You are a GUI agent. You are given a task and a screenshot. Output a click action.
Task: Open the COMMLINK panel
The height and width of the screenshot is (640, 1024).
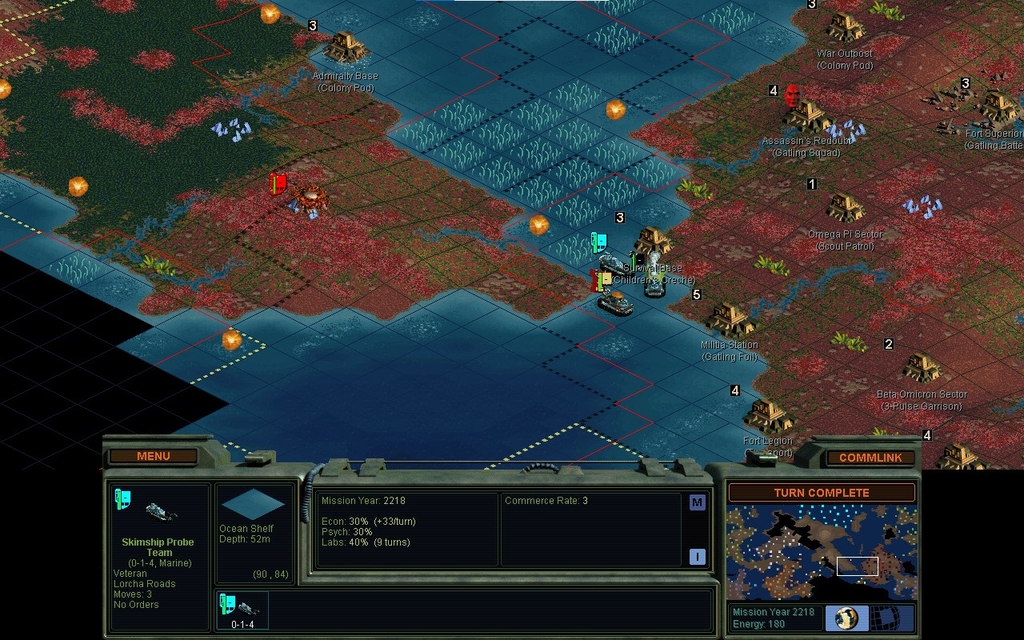pyautogui.click(x=869, y=457)
